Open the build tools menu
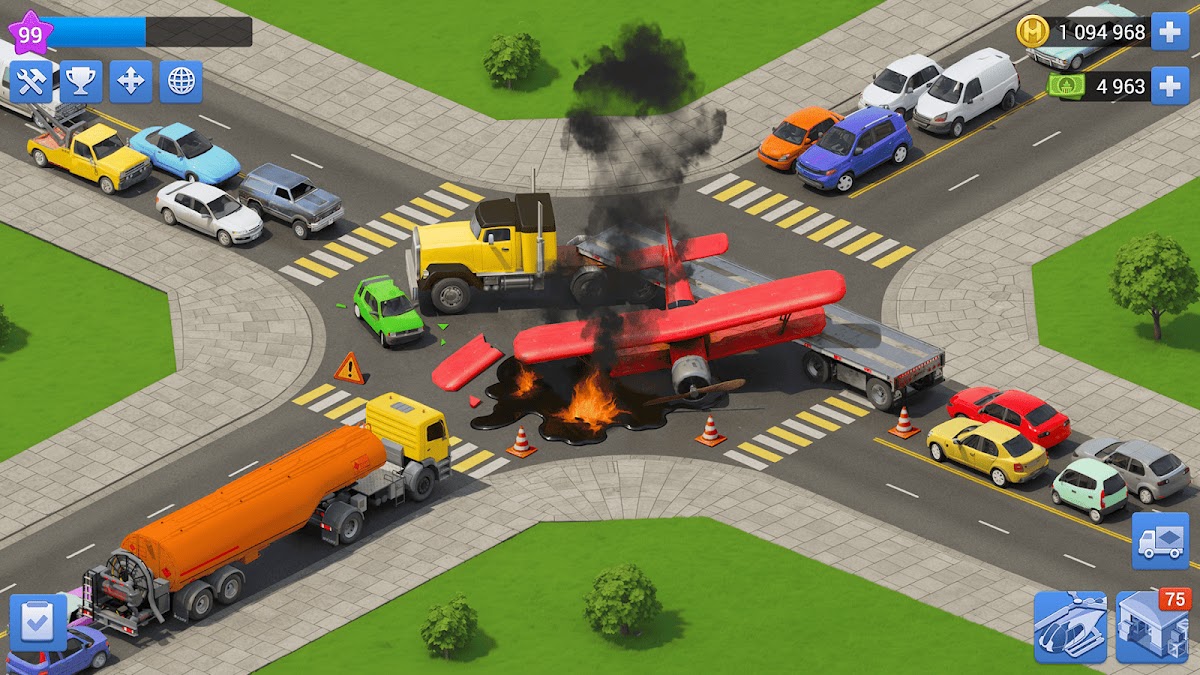1200x675 pixels. coord(31,82)
